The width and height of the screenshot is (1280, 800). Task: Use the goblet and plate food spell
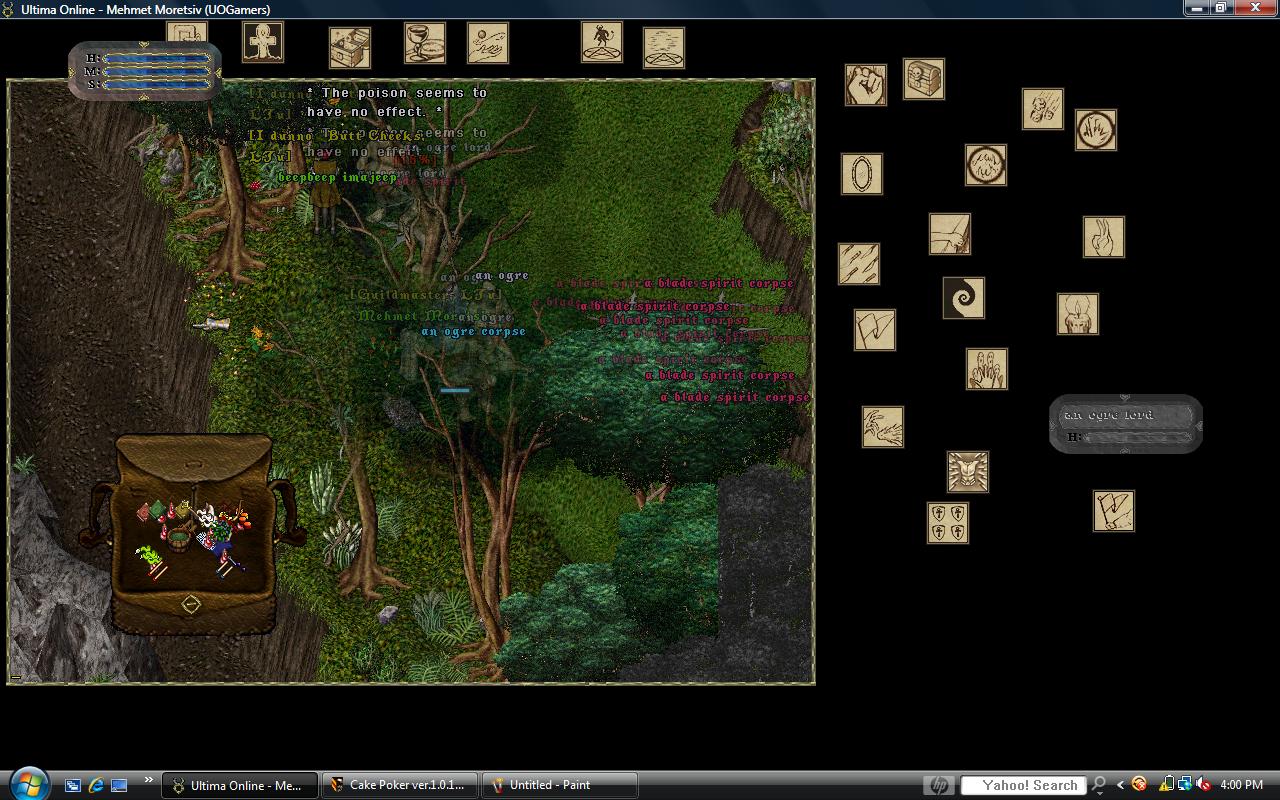tap(425, 43)
